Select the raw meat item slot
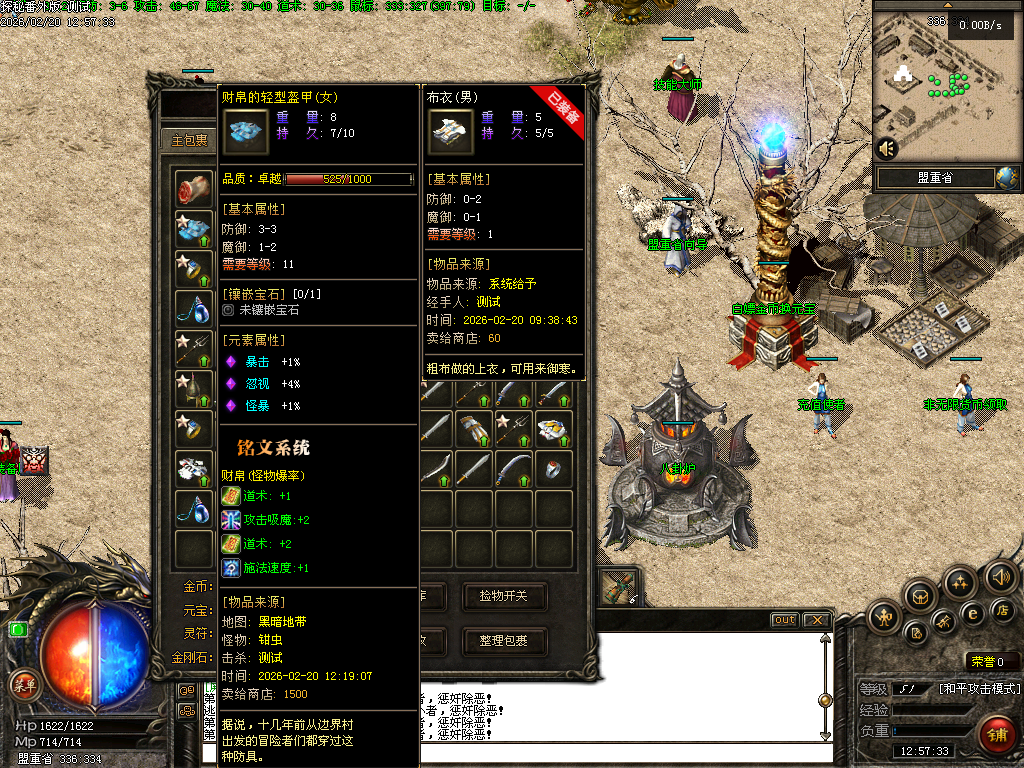 click(193, 188)
